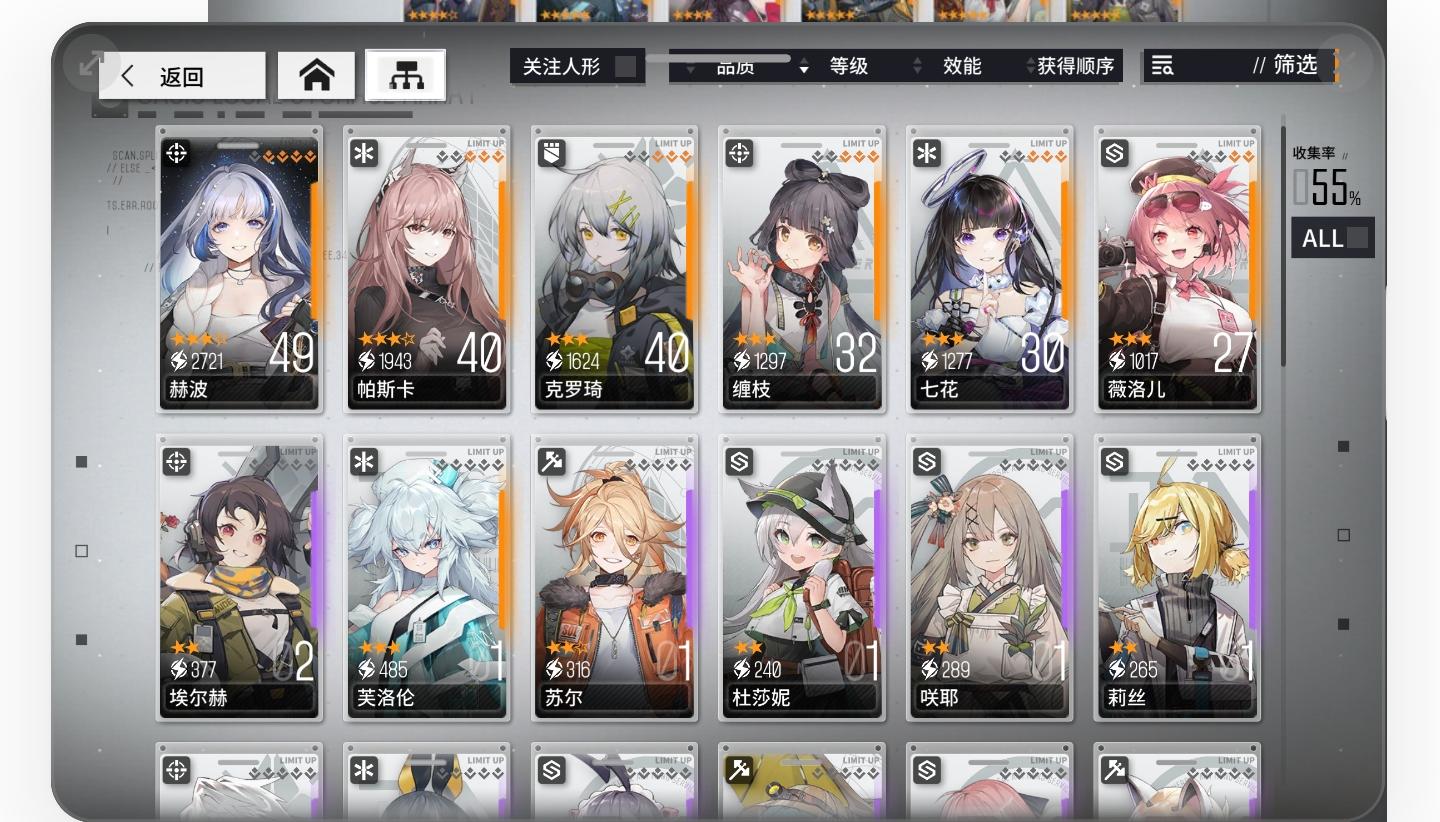Select the shield class icon on 克罗琦's card
1440x822 pixels.
click(x=551, y=152)
